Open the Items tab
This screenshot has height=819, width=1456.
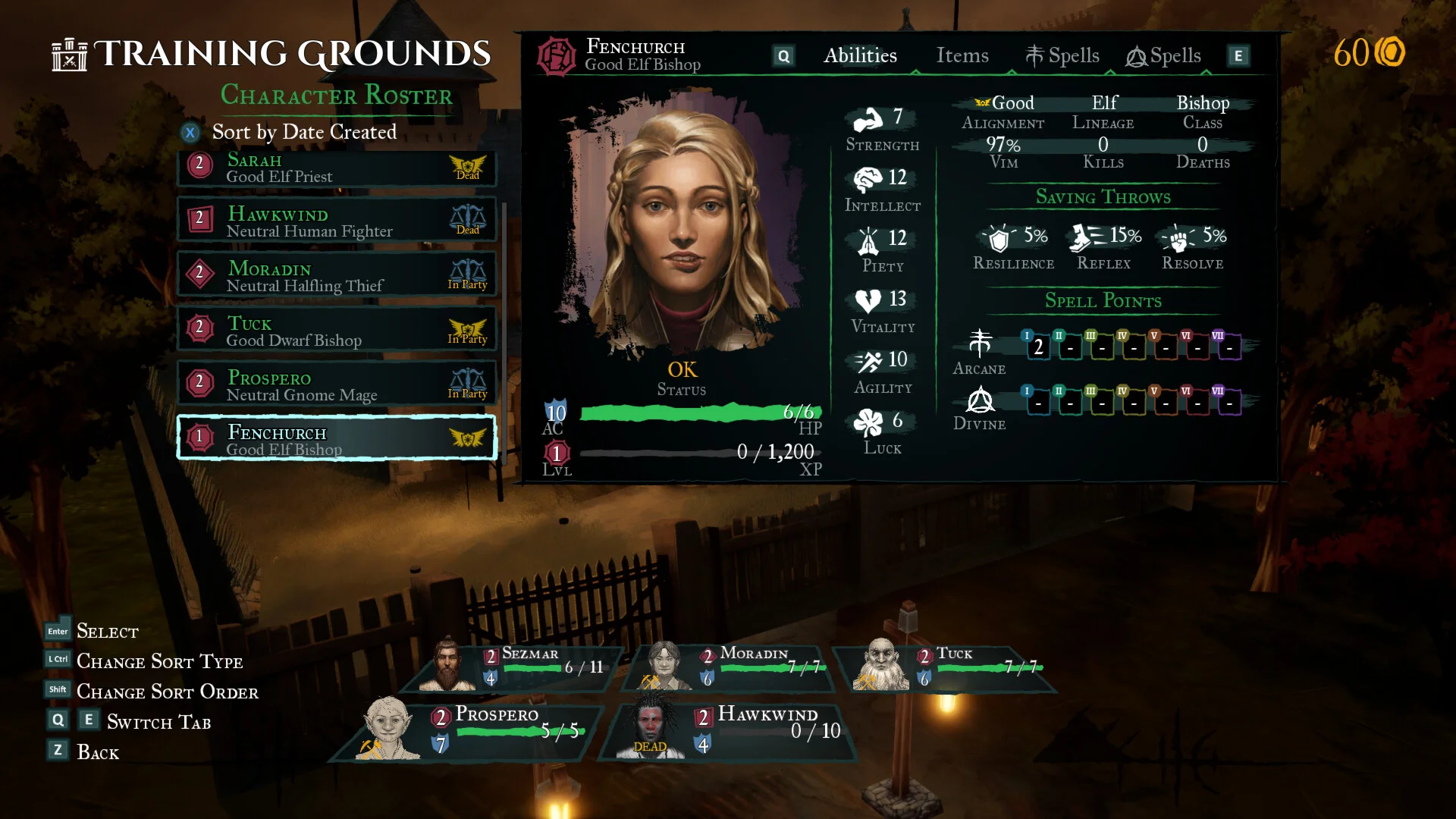[x=962, y=55]
